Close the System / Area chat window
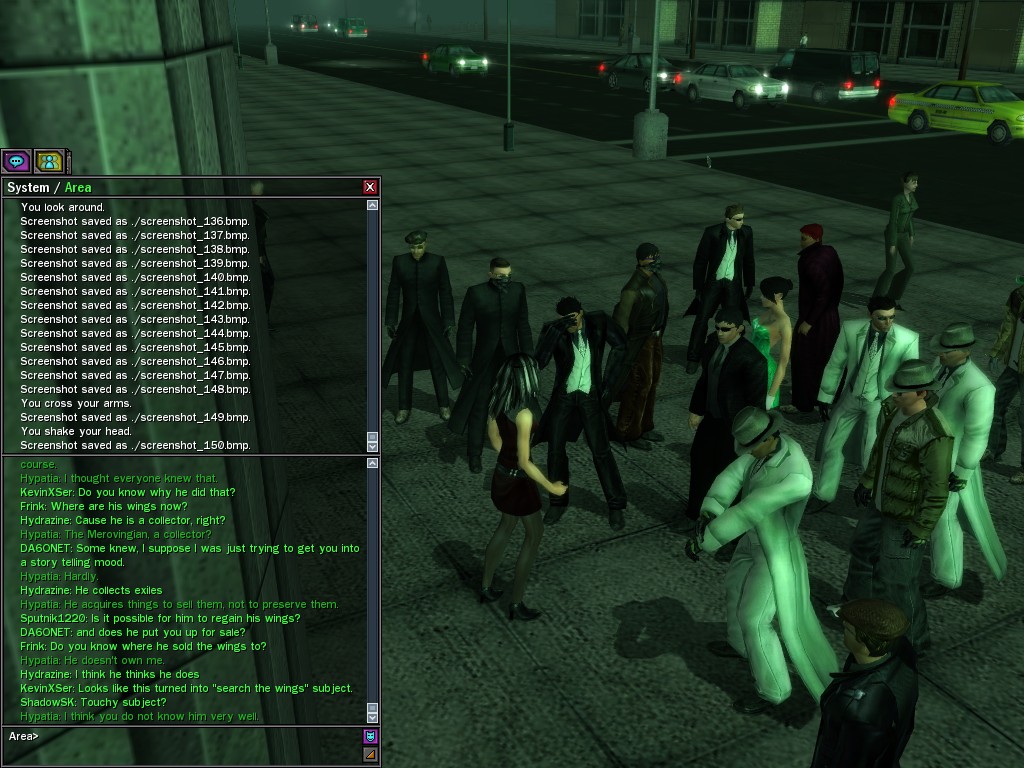Viewport: 1024px width, 768px height. [x=370, y=187]
